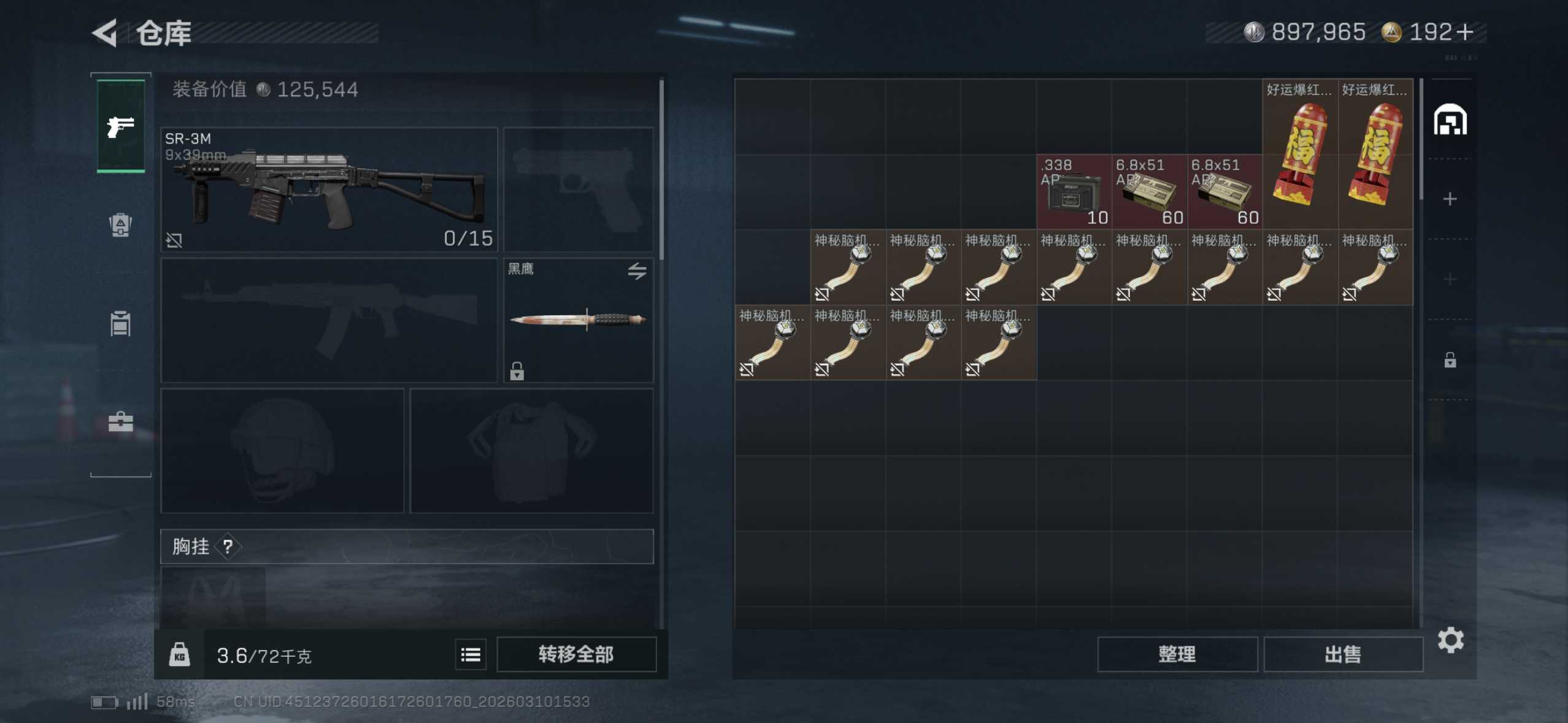This screenshot has width=1568, height=723.
Task: Add currency with the plus button
Action: [x=1465, y=32]
